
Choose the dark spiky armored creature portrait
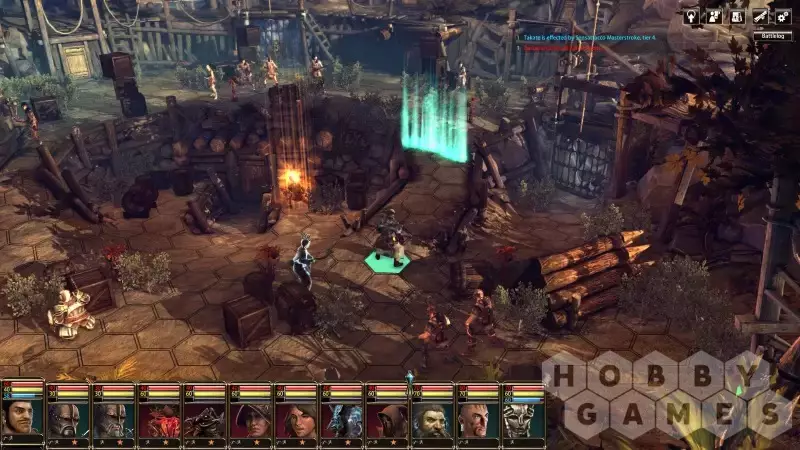coord(205,419)
